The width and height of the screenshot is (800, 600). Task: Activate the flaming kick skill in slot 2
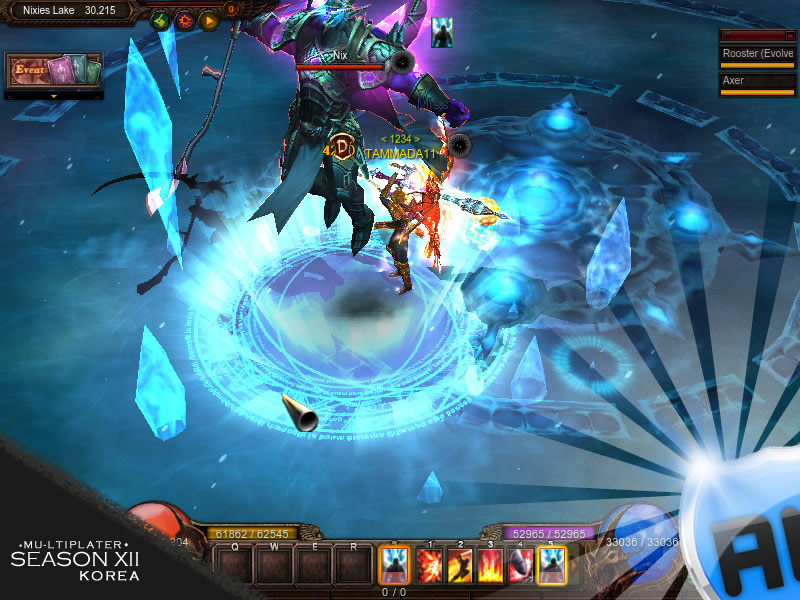coord(460,566)
